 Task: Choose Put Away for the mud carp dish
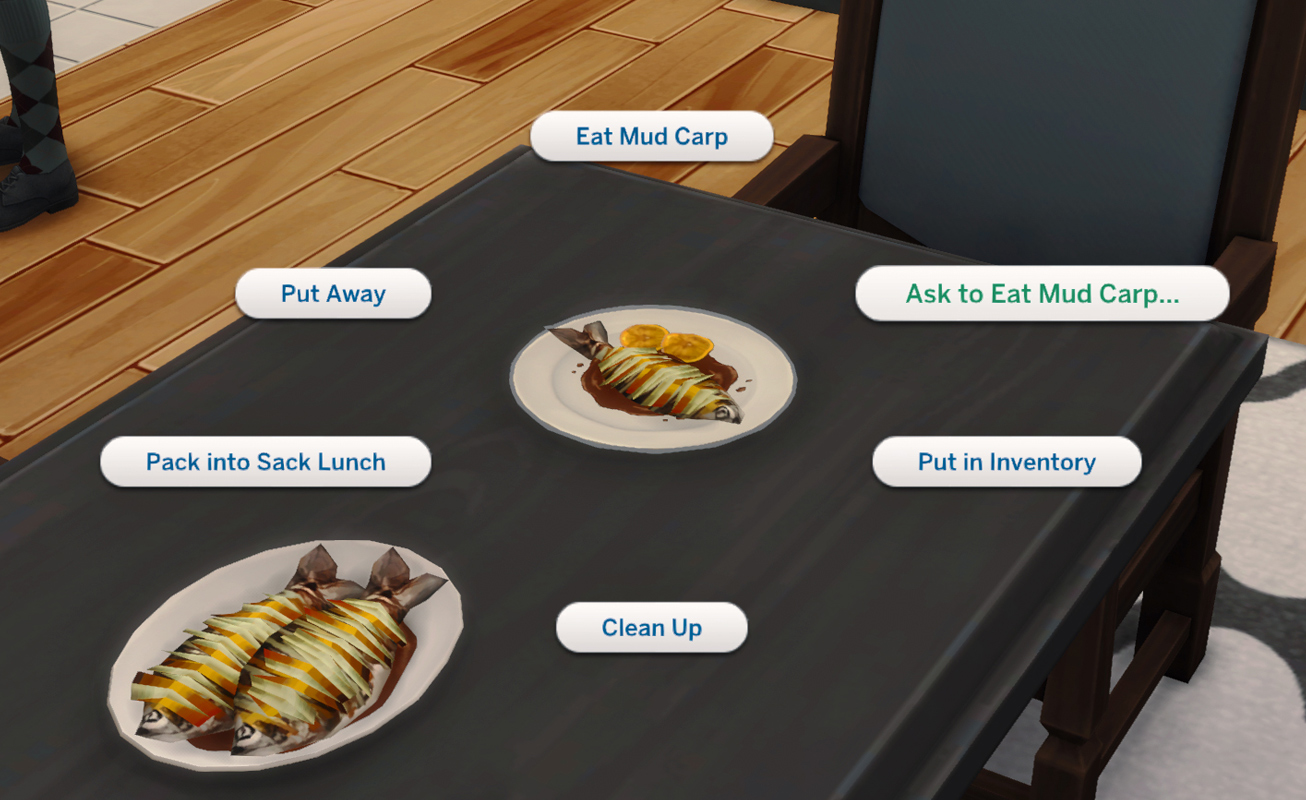333,293
